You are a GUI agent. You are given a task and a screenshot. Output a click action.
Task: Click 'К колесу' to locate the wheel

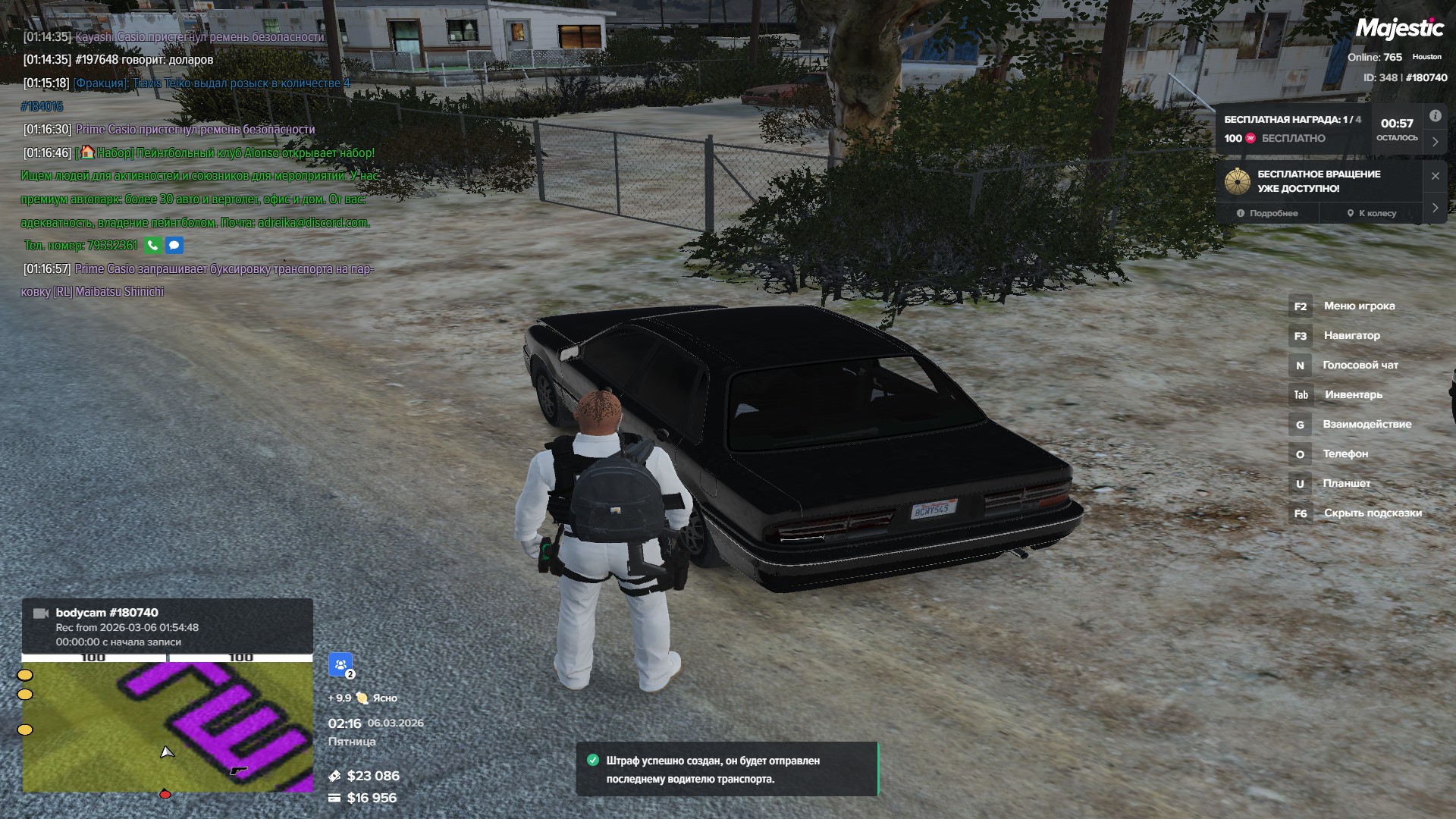coord(1371,213)
